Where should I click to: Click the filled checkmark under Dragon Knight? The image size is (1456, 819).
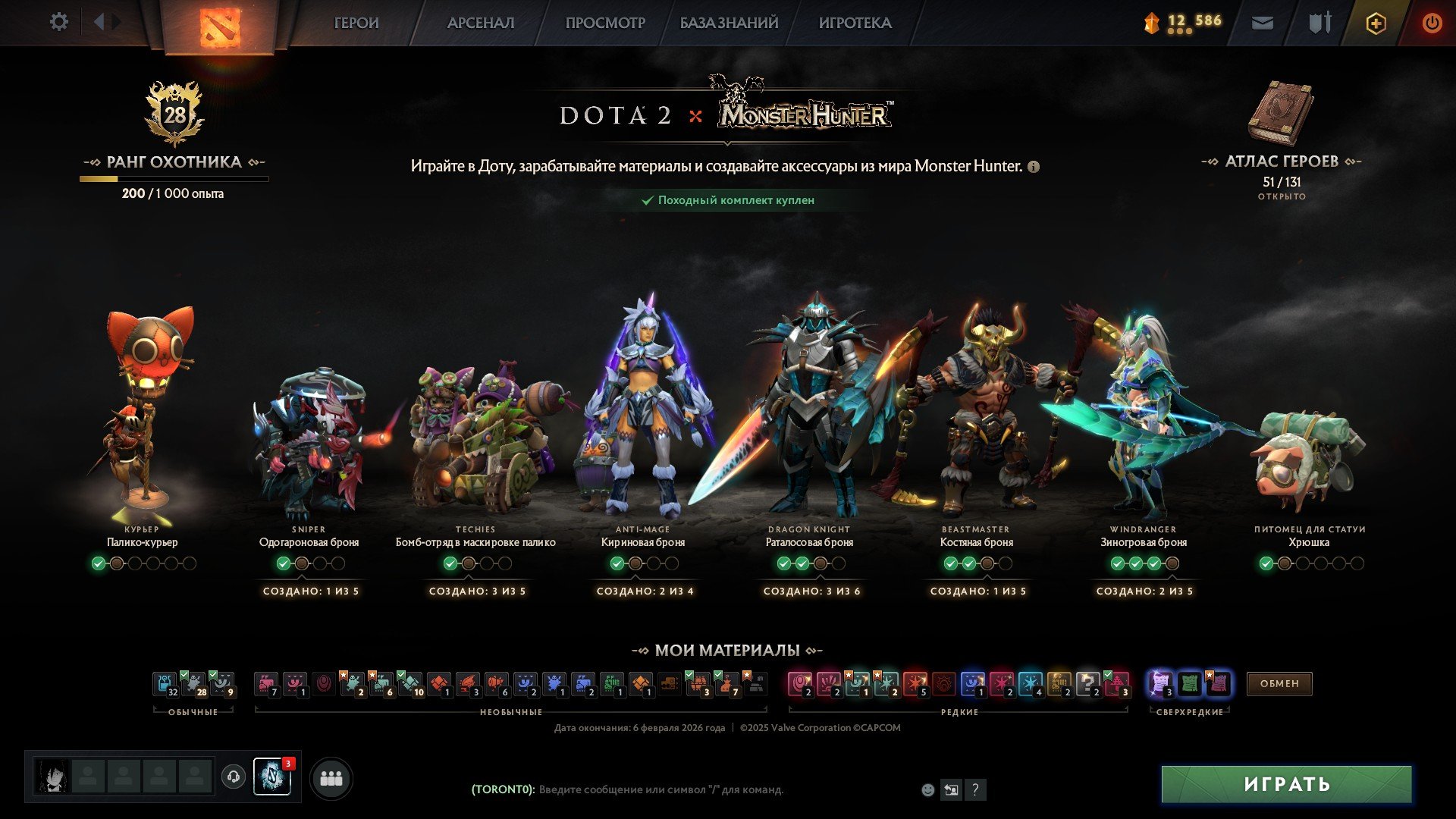(783, 563)
